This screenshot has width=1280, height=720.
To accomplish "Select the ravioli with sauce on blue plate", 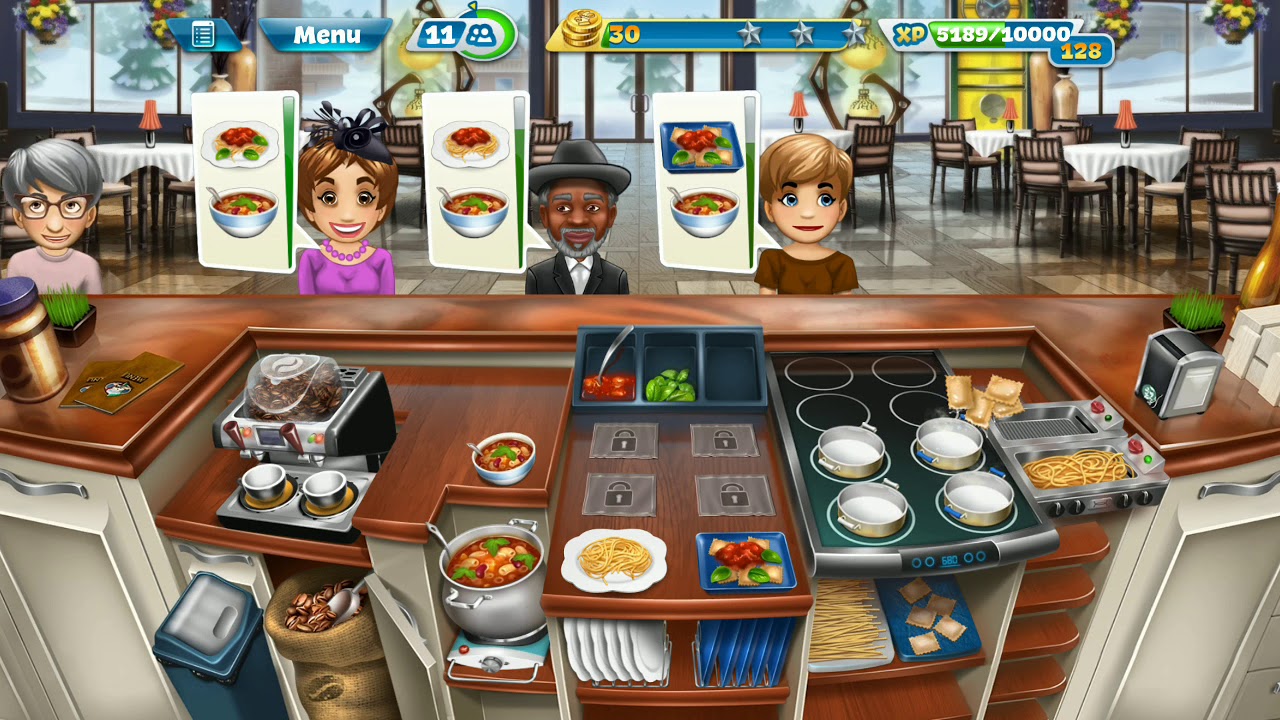I will [x=746, y=561].
